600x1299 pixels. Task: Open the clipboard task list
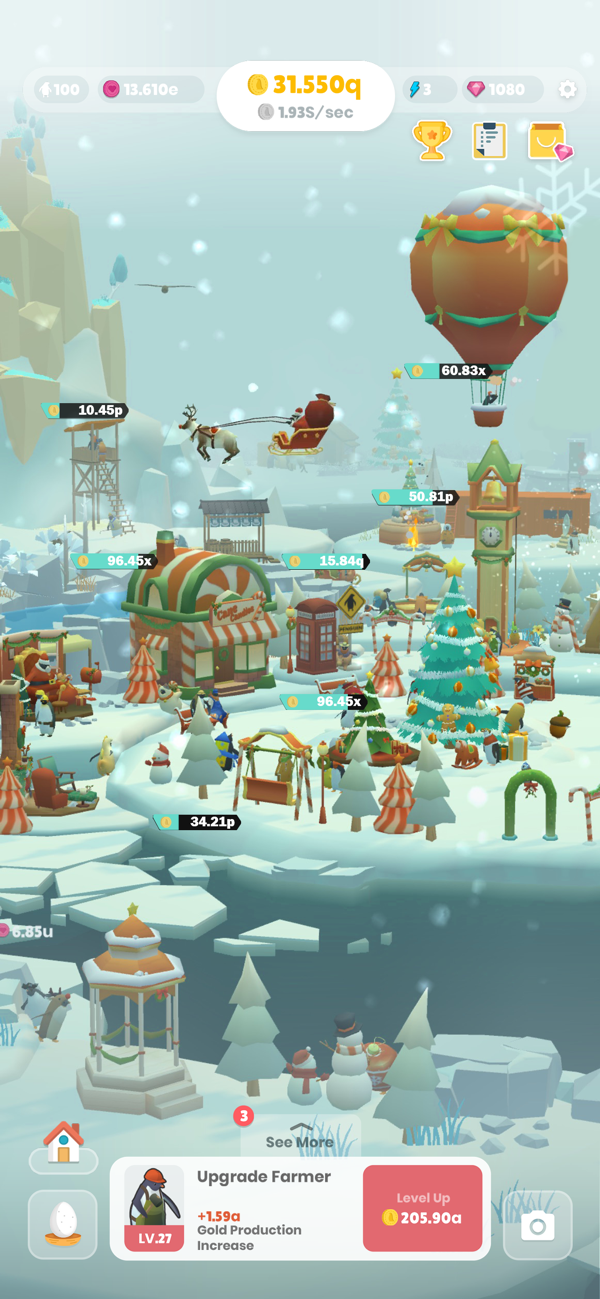tap(489, 141)
